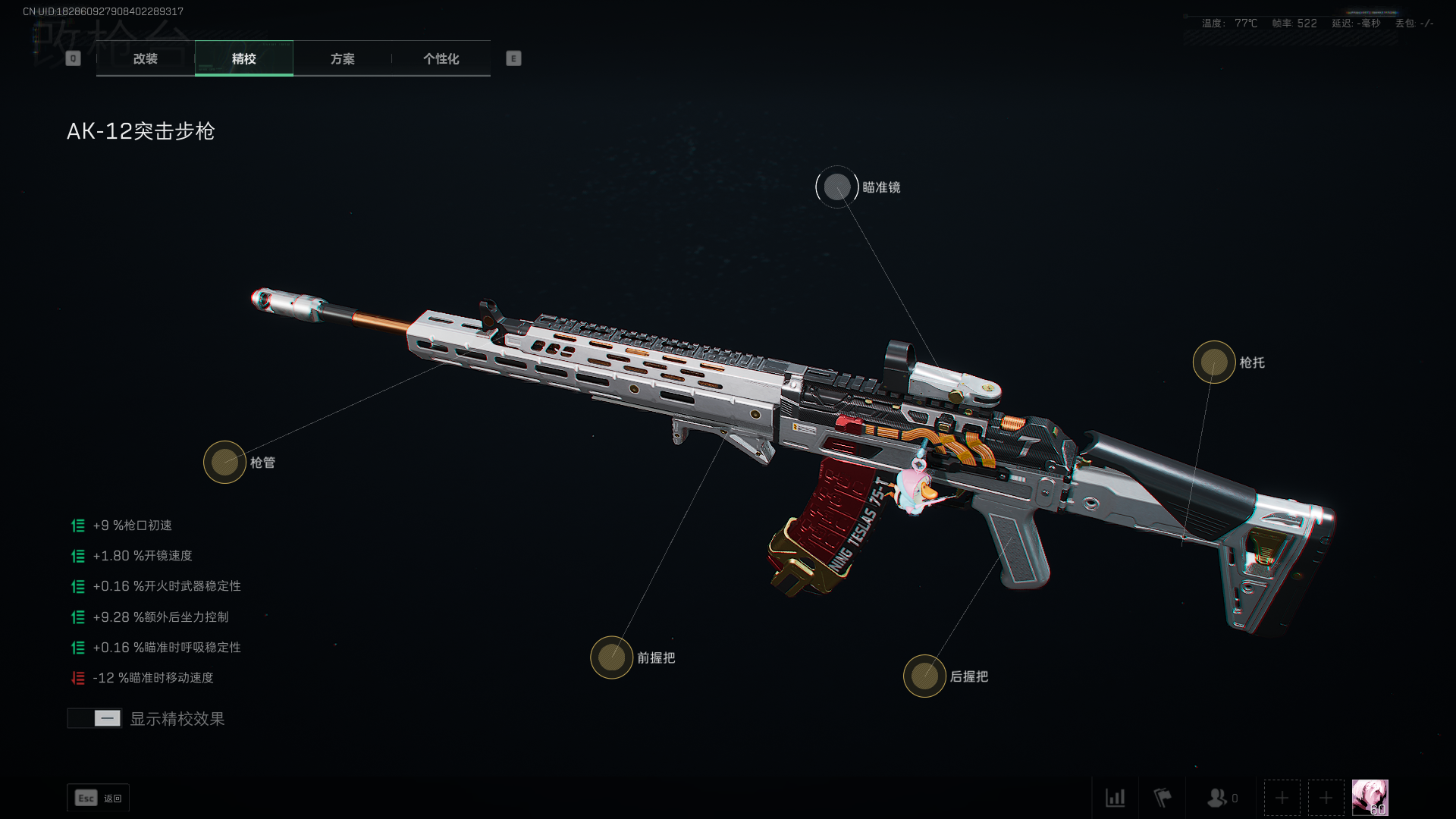
Task: Click the 返回 back button
Action: pyautogui.click(x=98, y=798)
